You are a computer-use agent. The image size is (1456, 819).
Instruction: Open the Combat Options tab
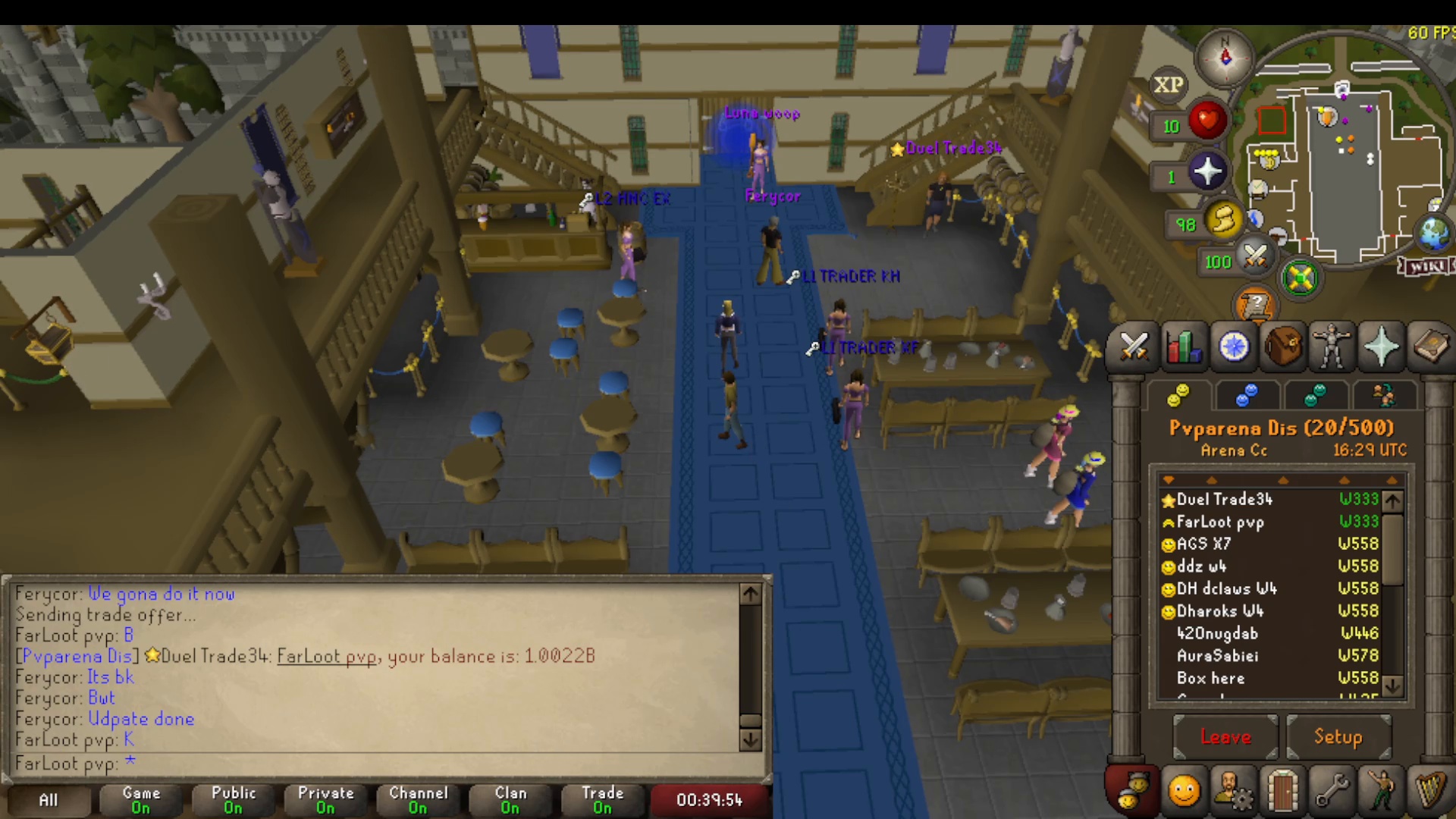coord(1134,347)
